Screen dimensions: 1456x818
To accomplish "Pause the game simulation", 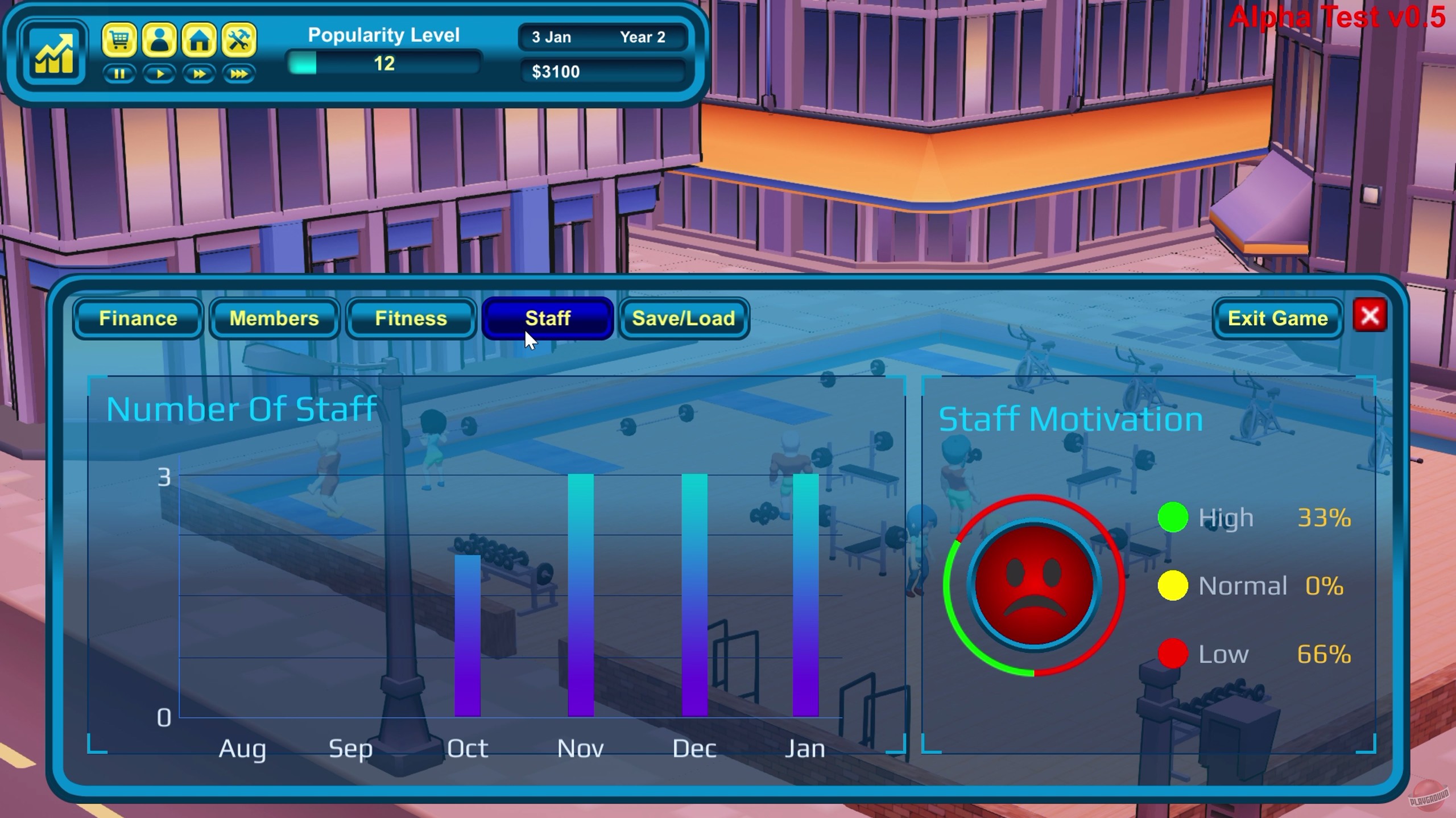I will [x=120, y=74].
